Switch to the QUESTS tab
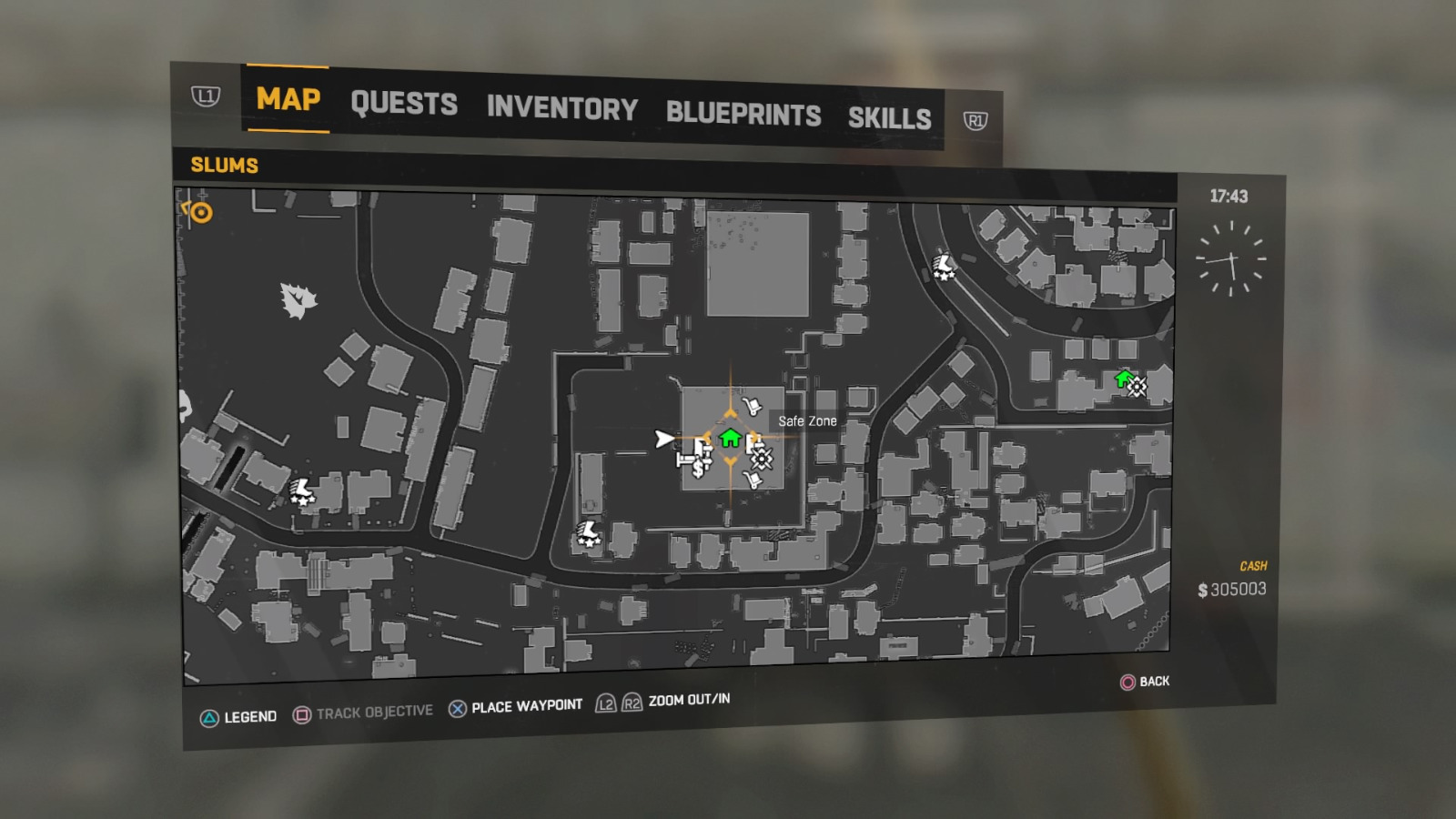Image resolution: width=1456 pixels, height=819 pixels. [406, 104]
